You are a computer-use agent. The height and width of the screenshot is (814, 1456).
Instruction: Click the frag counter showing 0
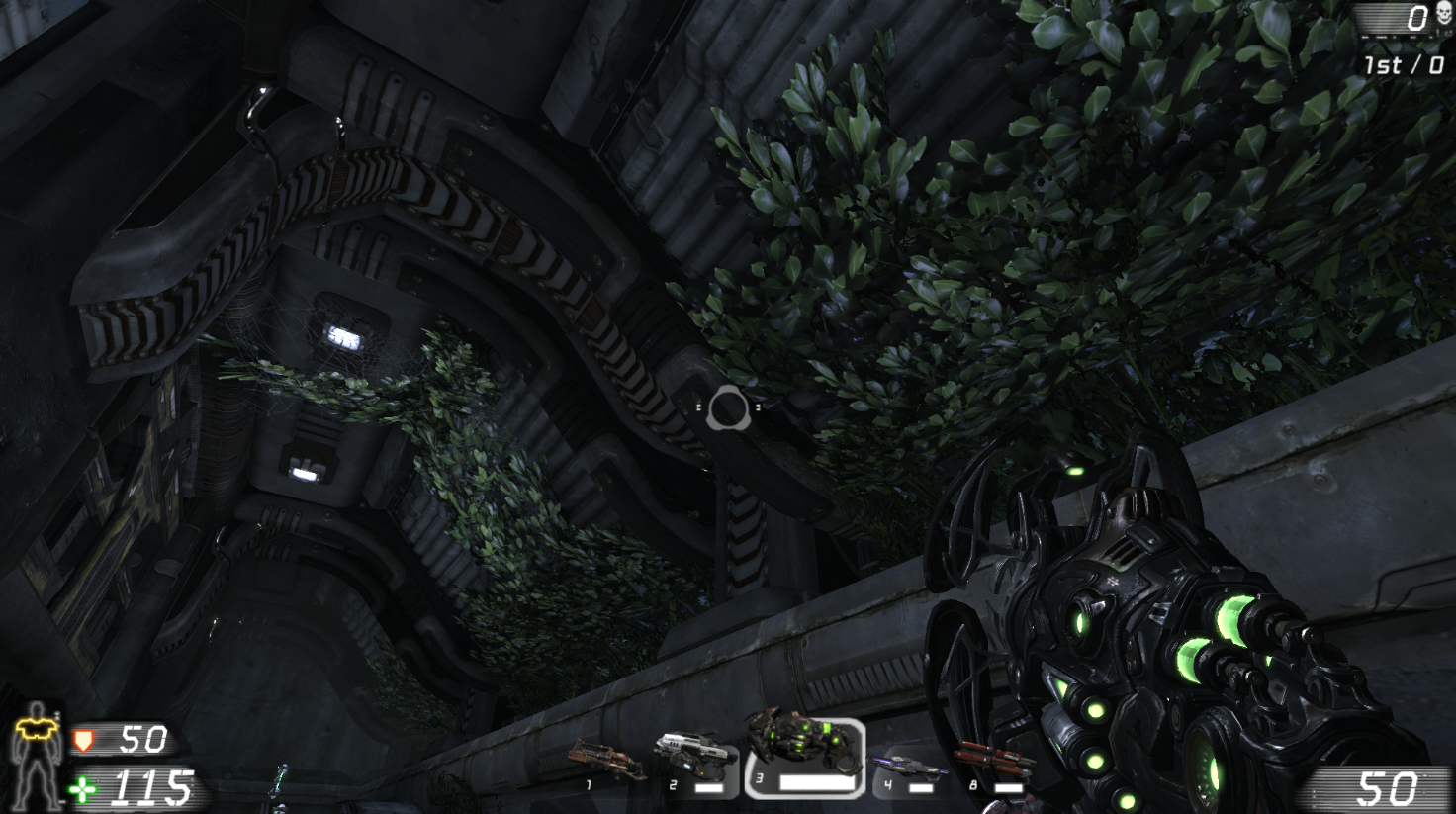(1418, 16)
